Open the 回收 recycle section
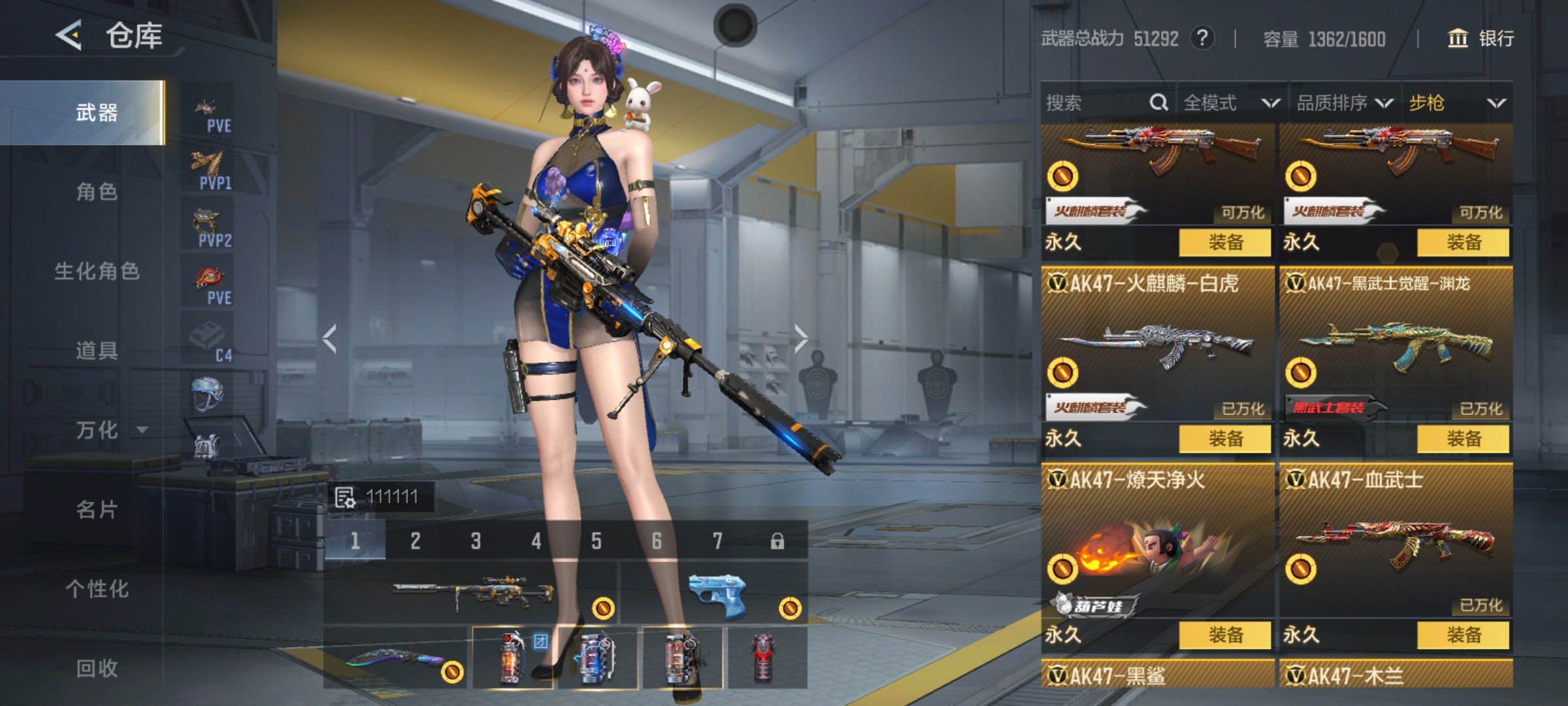The height and width of the screenshot is (706, 1568). click(97, 668)
